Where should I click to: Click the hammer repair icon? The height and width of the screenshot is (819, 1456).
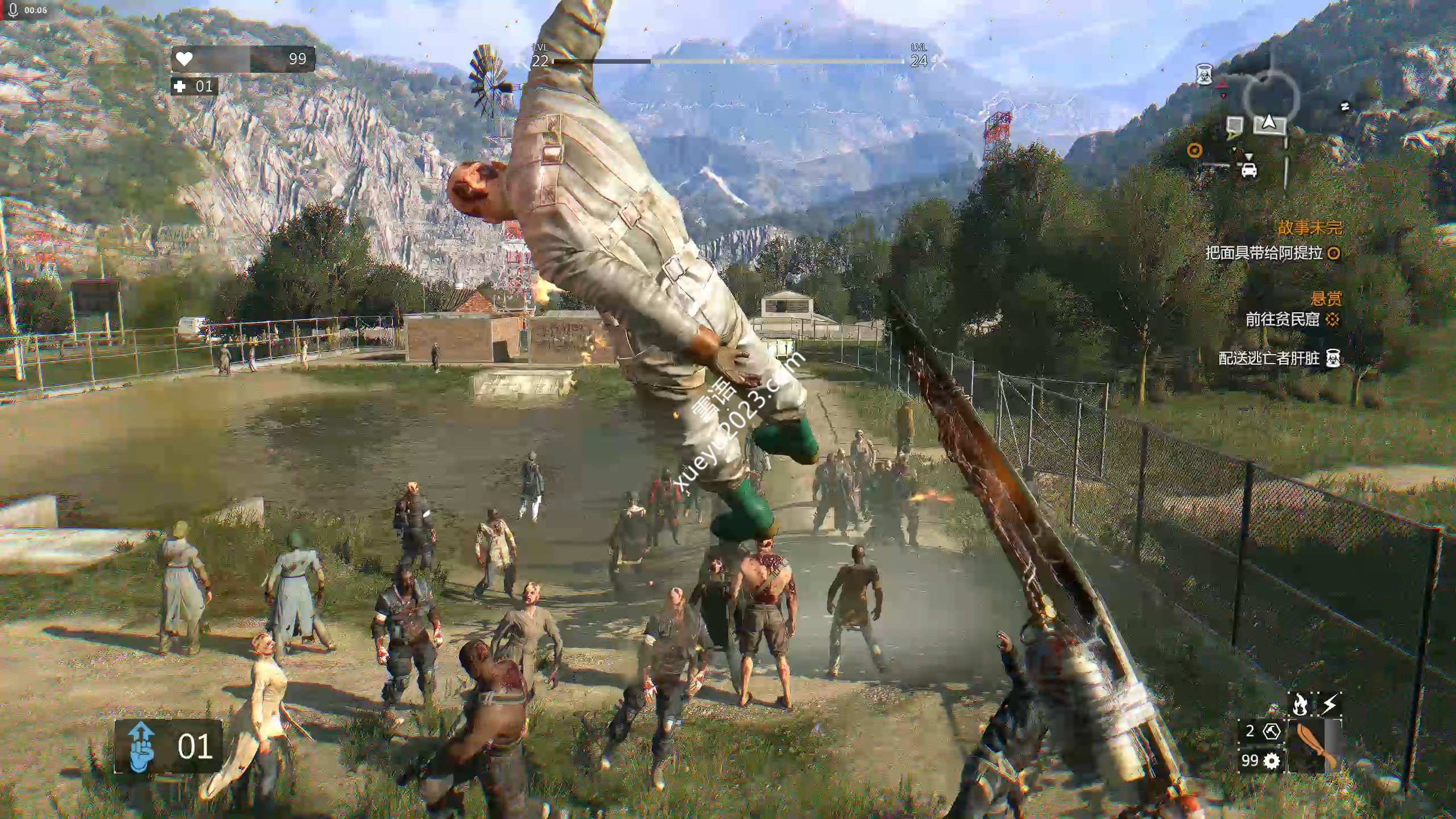pos(1271,731)
